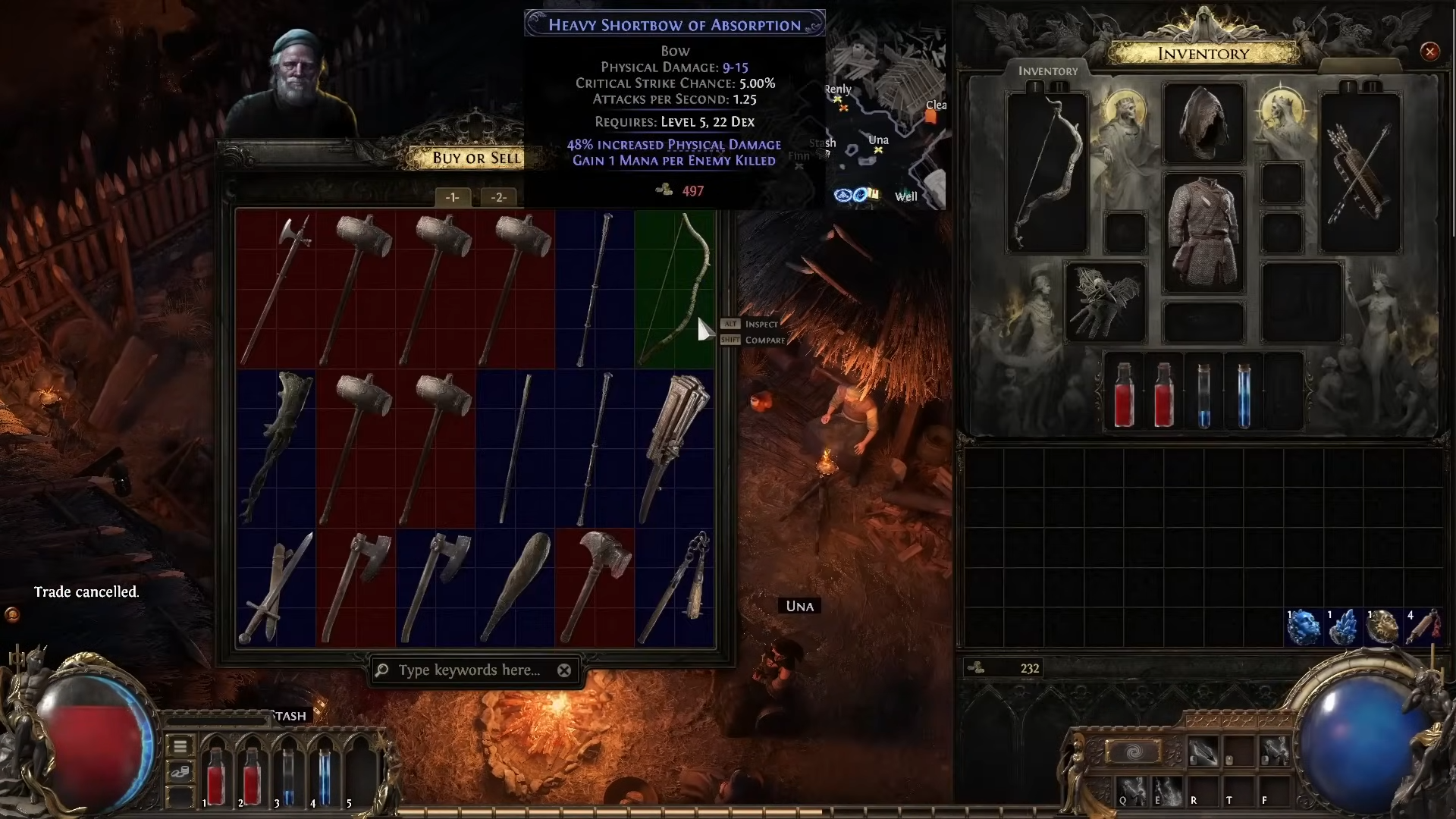Click the Q slot skill icon
The width and height of the screenshot is (1456, 819).
(1132, 792)
